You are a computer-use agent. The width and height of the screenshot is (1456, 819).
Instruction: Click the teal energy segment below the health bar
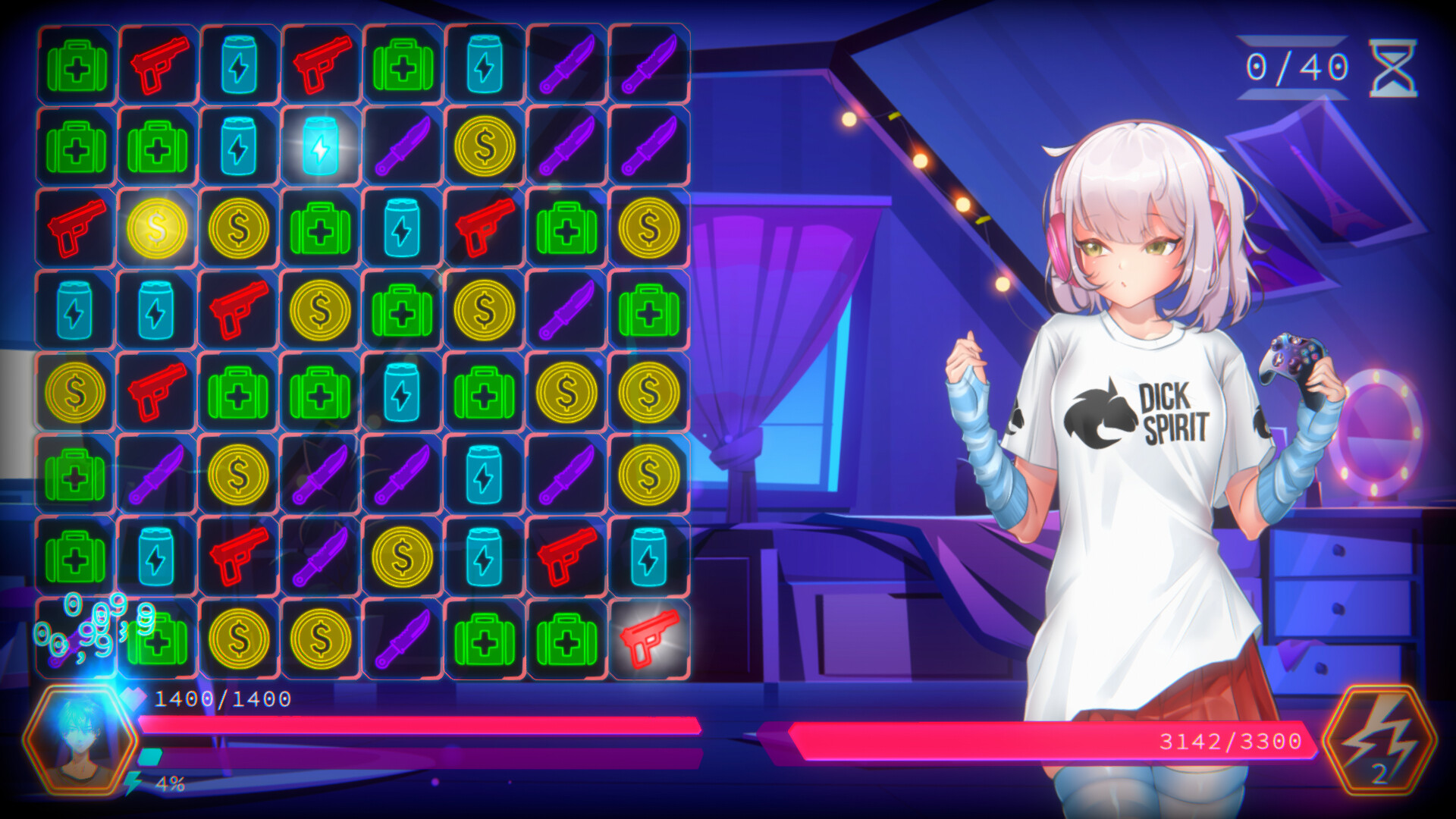[x=152, y=755]
